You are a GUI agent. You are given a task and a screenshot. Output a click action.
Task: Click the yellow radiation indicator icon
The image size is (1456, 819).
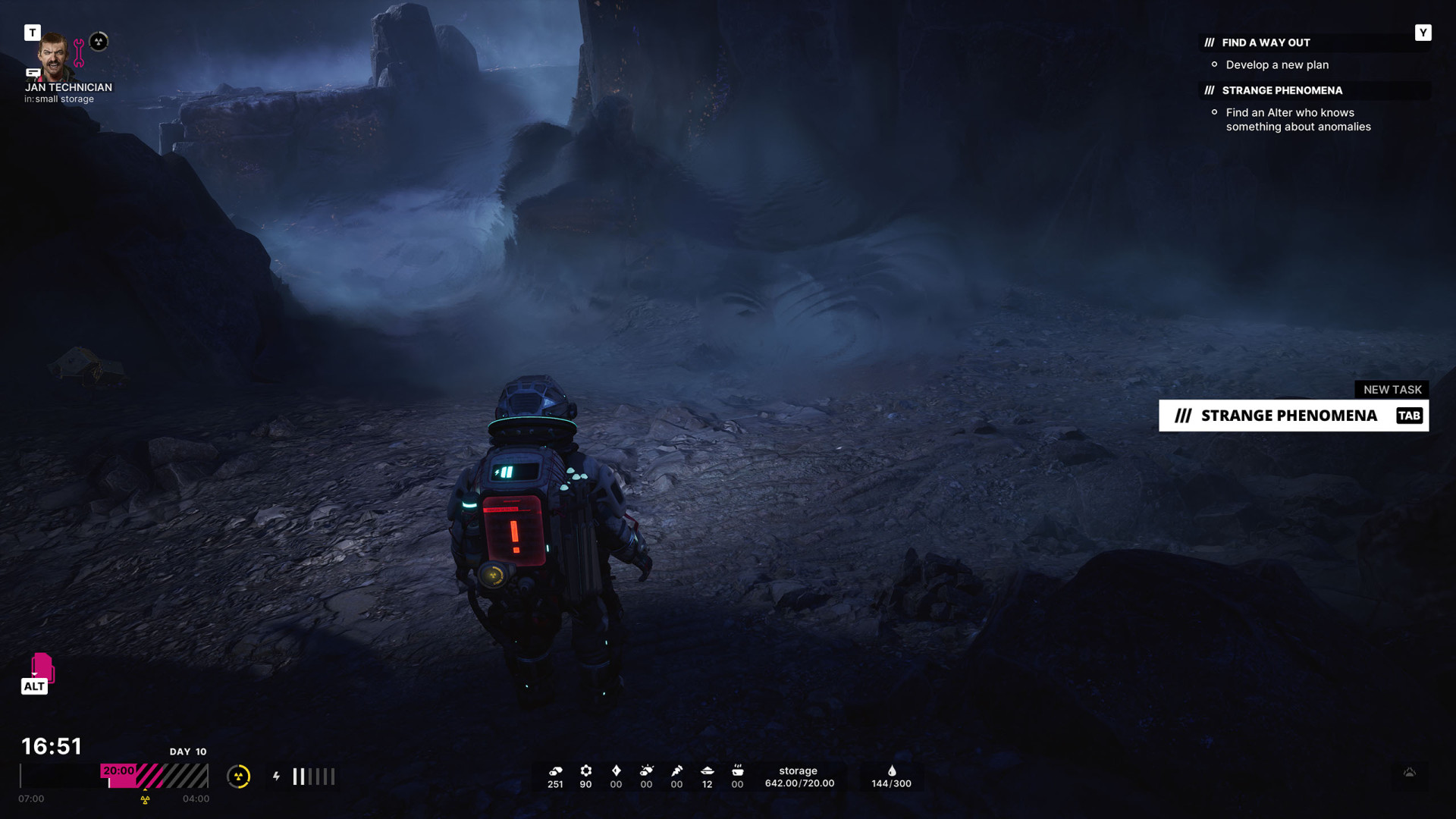pos(239,777)
